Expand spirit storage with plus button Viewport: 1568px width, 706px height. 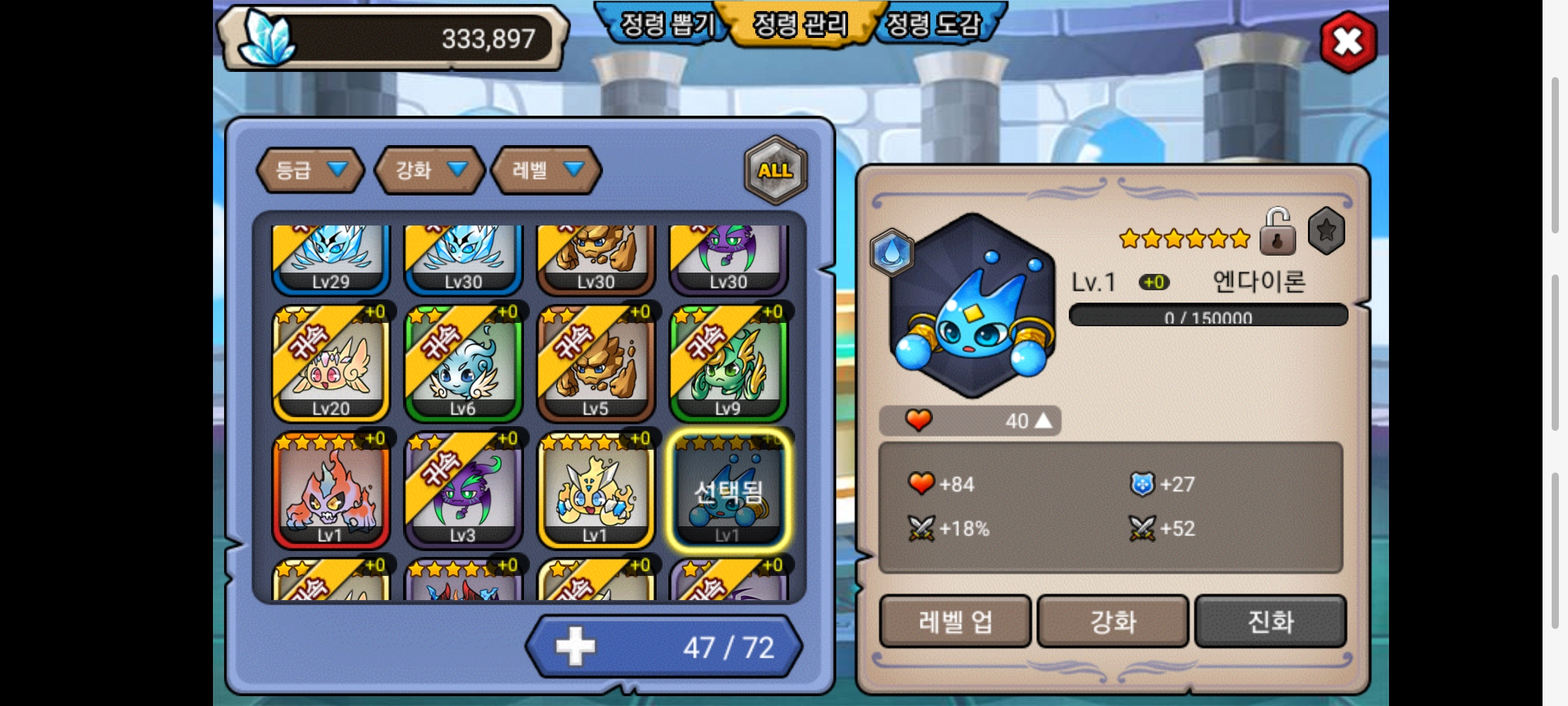pos(575,647)
